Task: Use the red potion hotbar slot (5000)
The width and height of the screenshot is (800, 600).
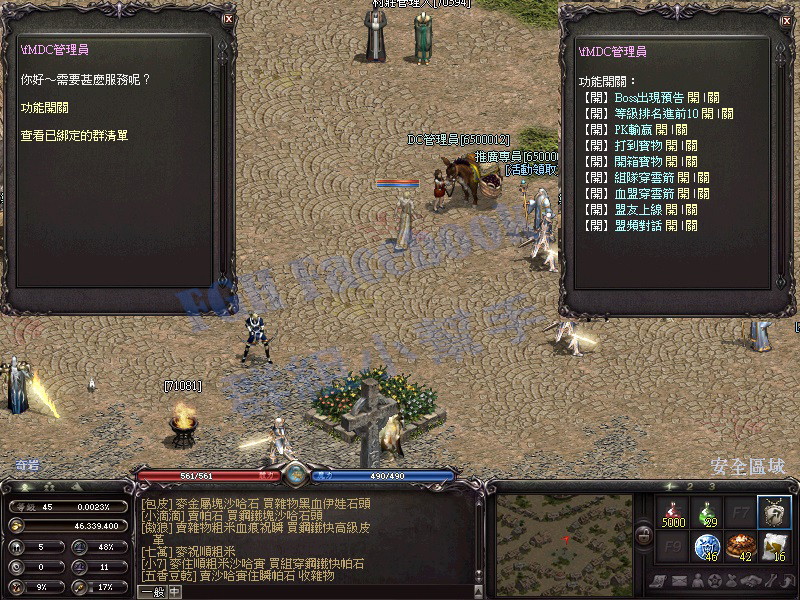Action: click(x=673, y=512)
